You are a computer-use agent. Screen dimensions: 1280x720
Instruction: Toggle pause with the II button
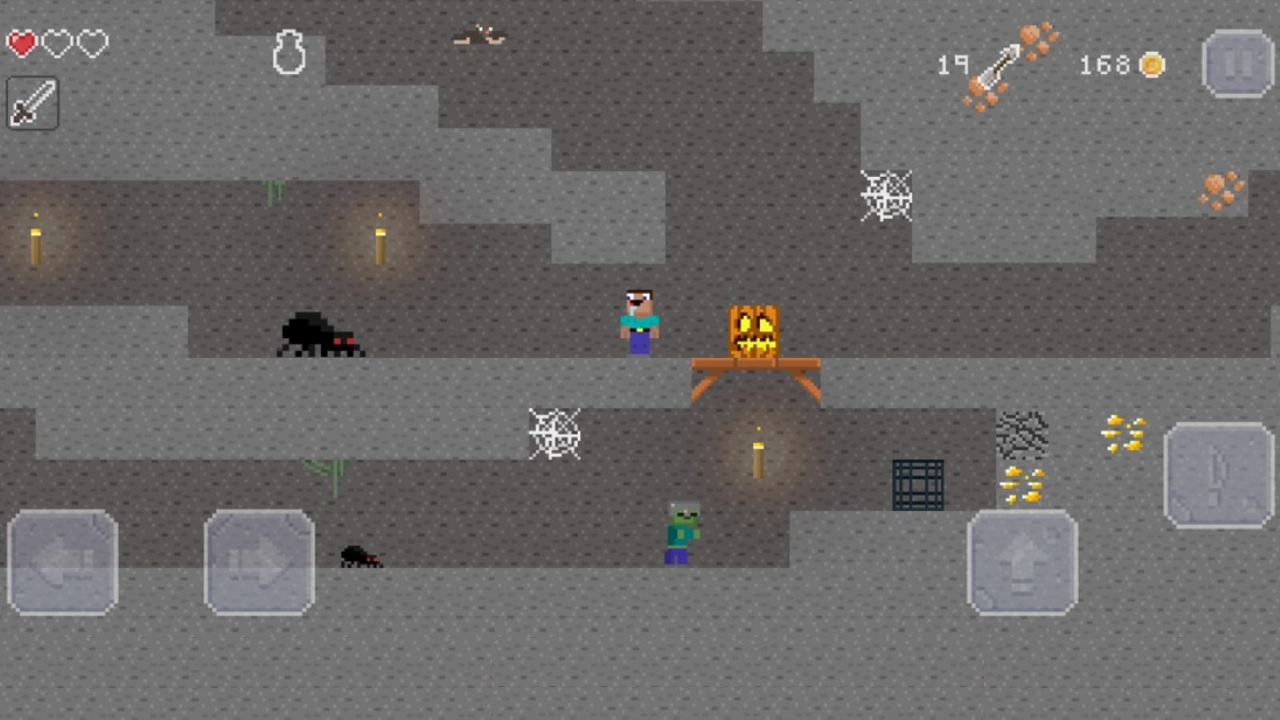point(1238,63)
